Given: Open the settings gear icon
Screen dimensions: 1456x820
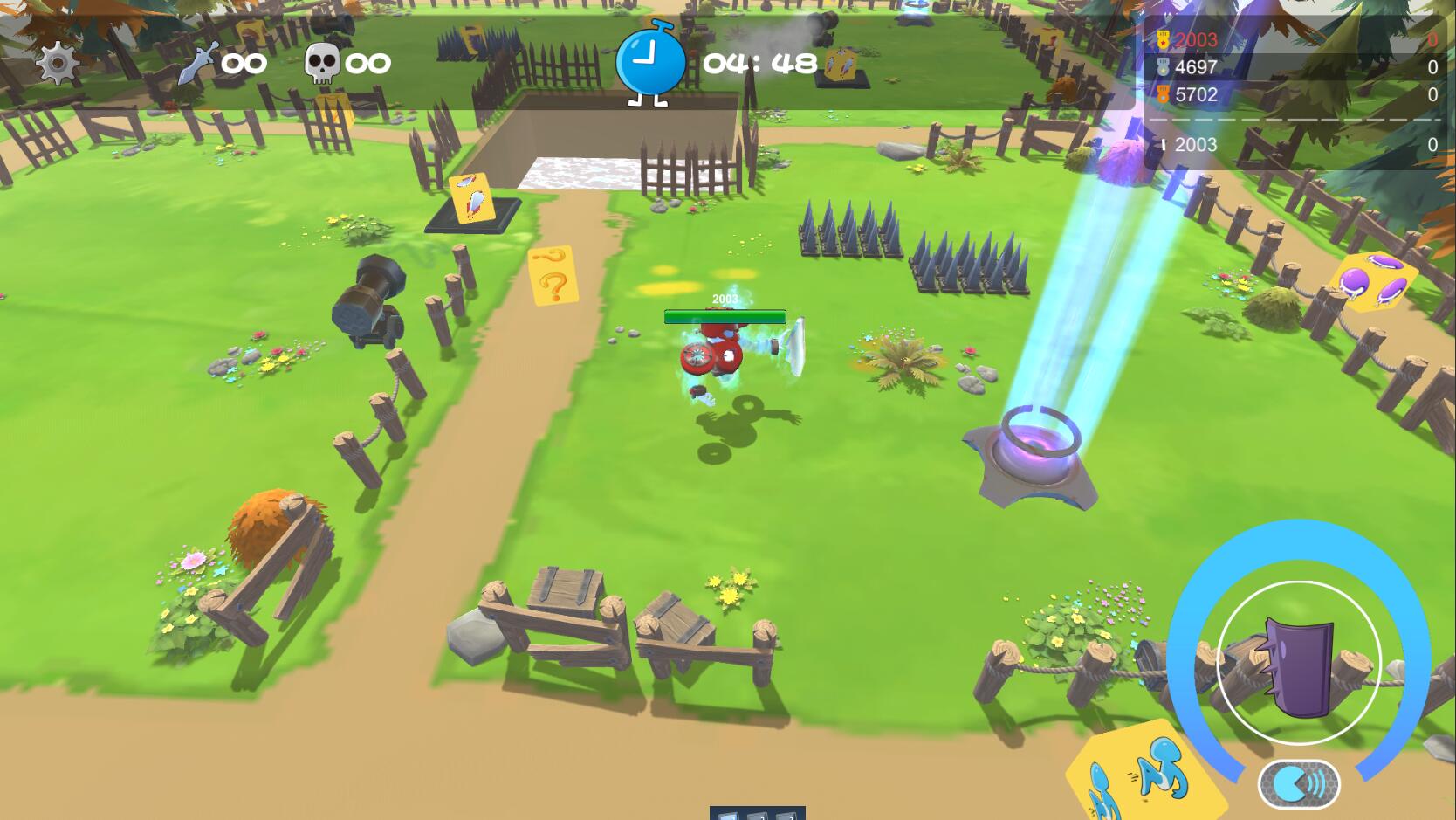Looking at the screenshot, I should pos(54,62).
